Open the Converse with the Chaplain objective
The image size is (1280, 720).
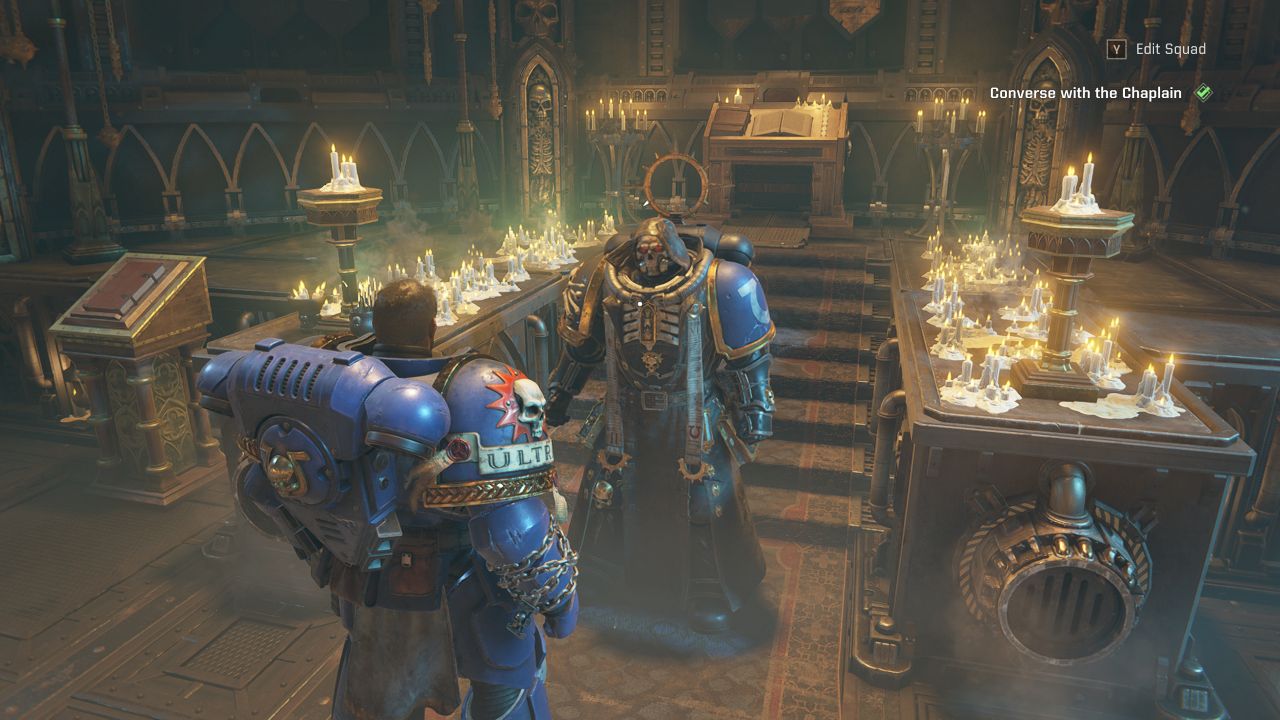[1085, 93]
